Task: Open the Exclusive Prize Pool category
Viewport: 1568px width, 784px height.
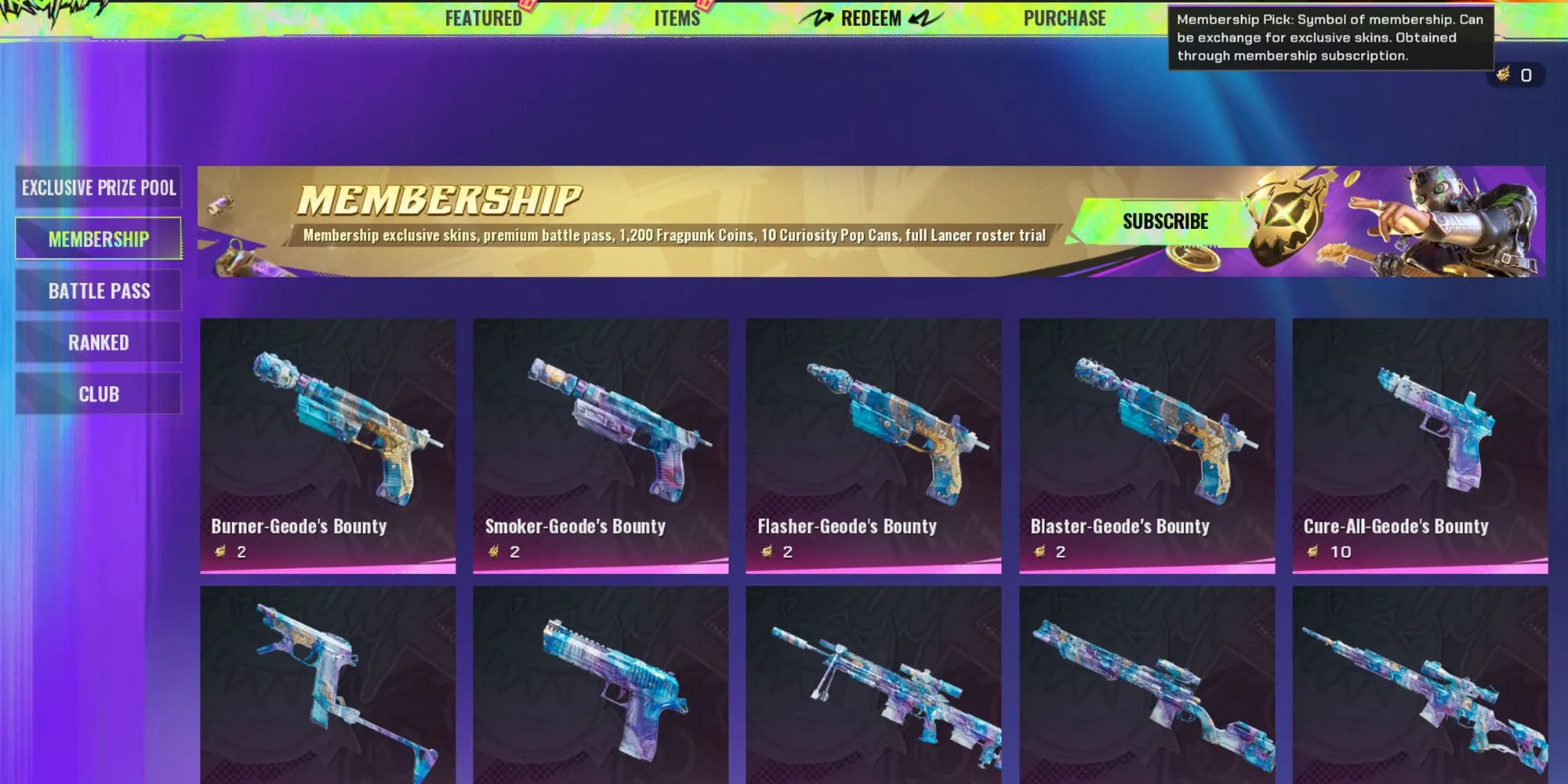Action: (x=99, y=187)
